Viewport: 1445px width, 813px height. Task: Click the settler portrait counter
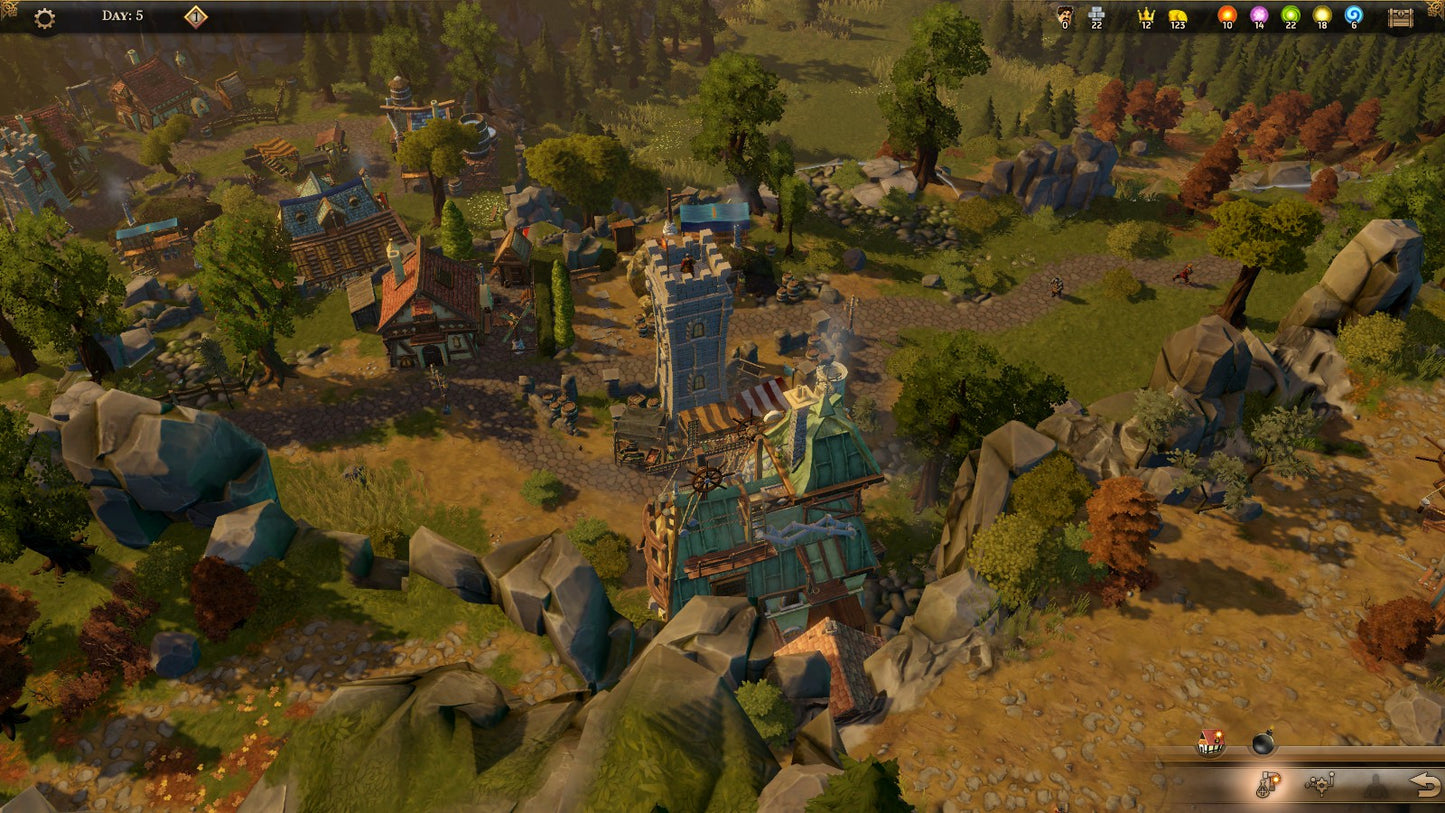click(x=1065, y=15)
